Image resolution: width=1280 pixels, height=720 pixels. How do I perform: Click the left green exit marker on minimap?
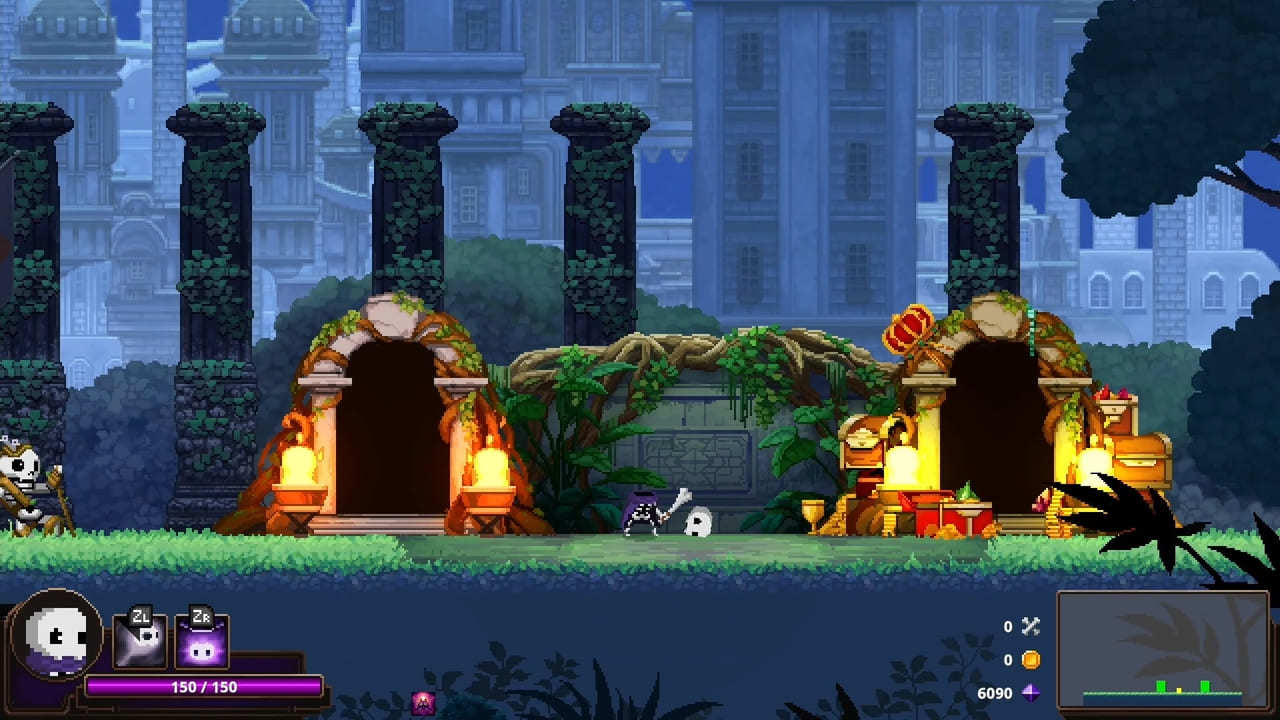(1160, 685)
